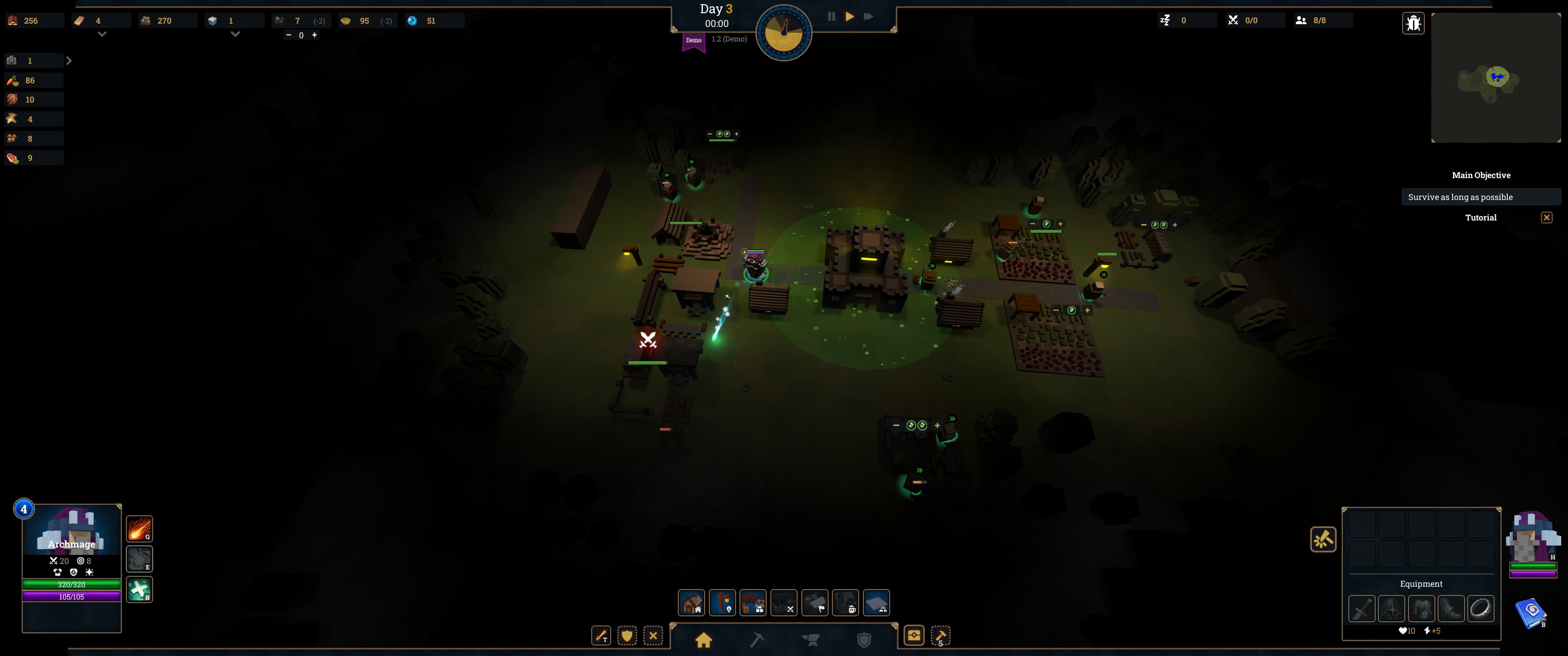1568x656 pixels.
Task: Select the ring equipment slot
Action: click(x=1480, y=608)
